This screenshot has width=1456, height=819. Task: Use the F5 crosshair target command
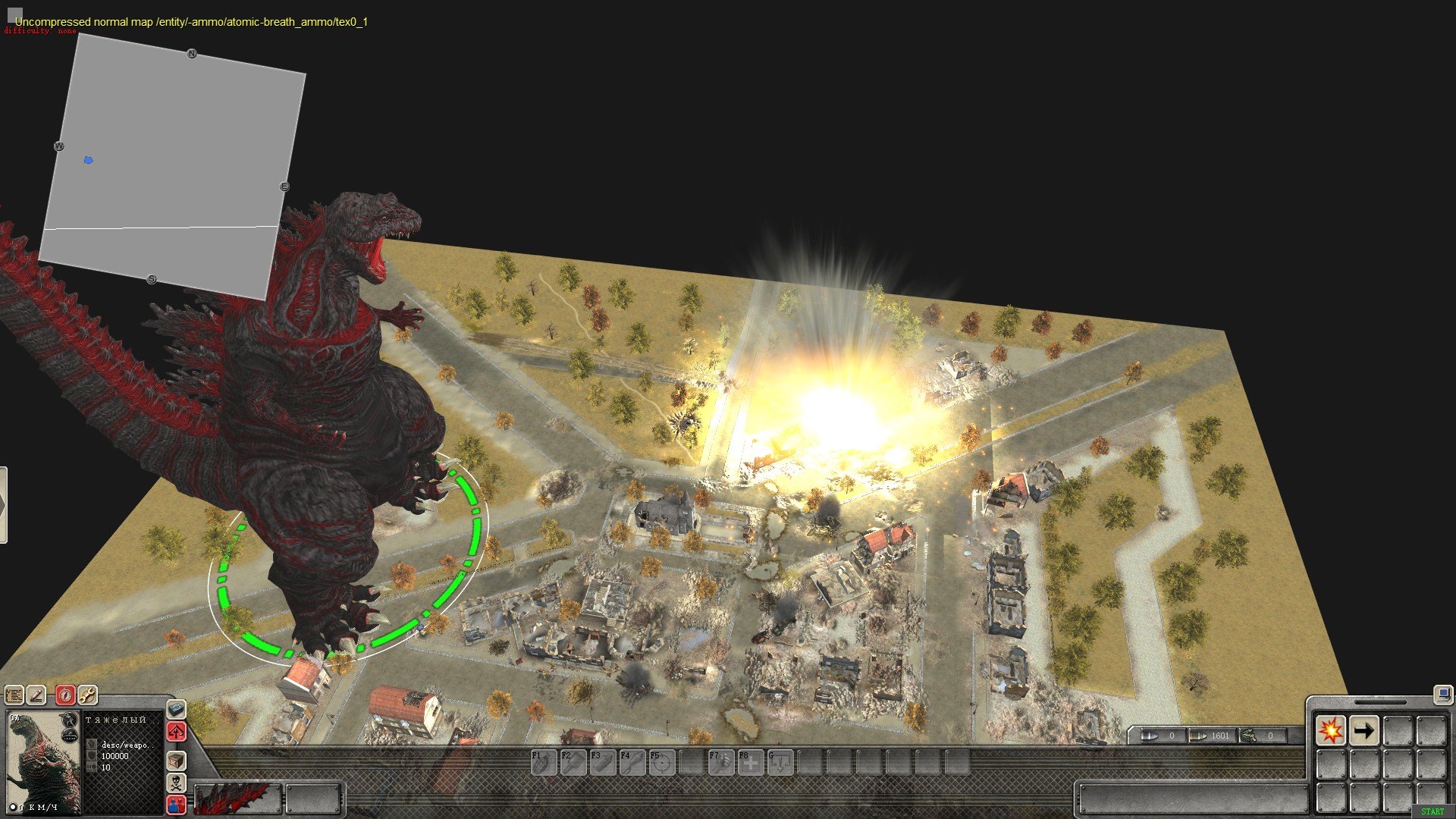coord(662,762)
